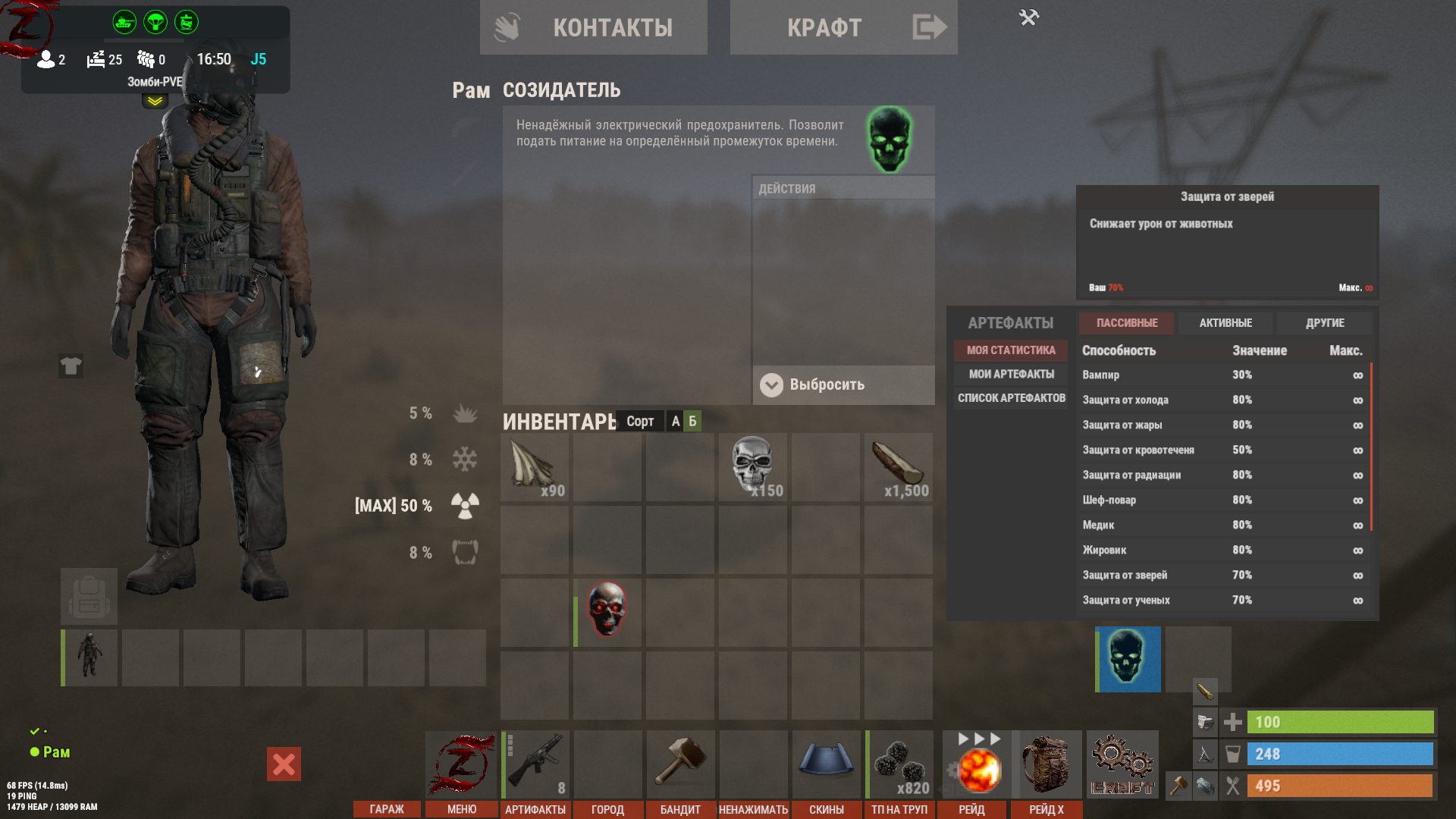The width and height of the screenshot is (1456, 819).
Task: Click the green skull artifact image
Action: tap(890, 140)
